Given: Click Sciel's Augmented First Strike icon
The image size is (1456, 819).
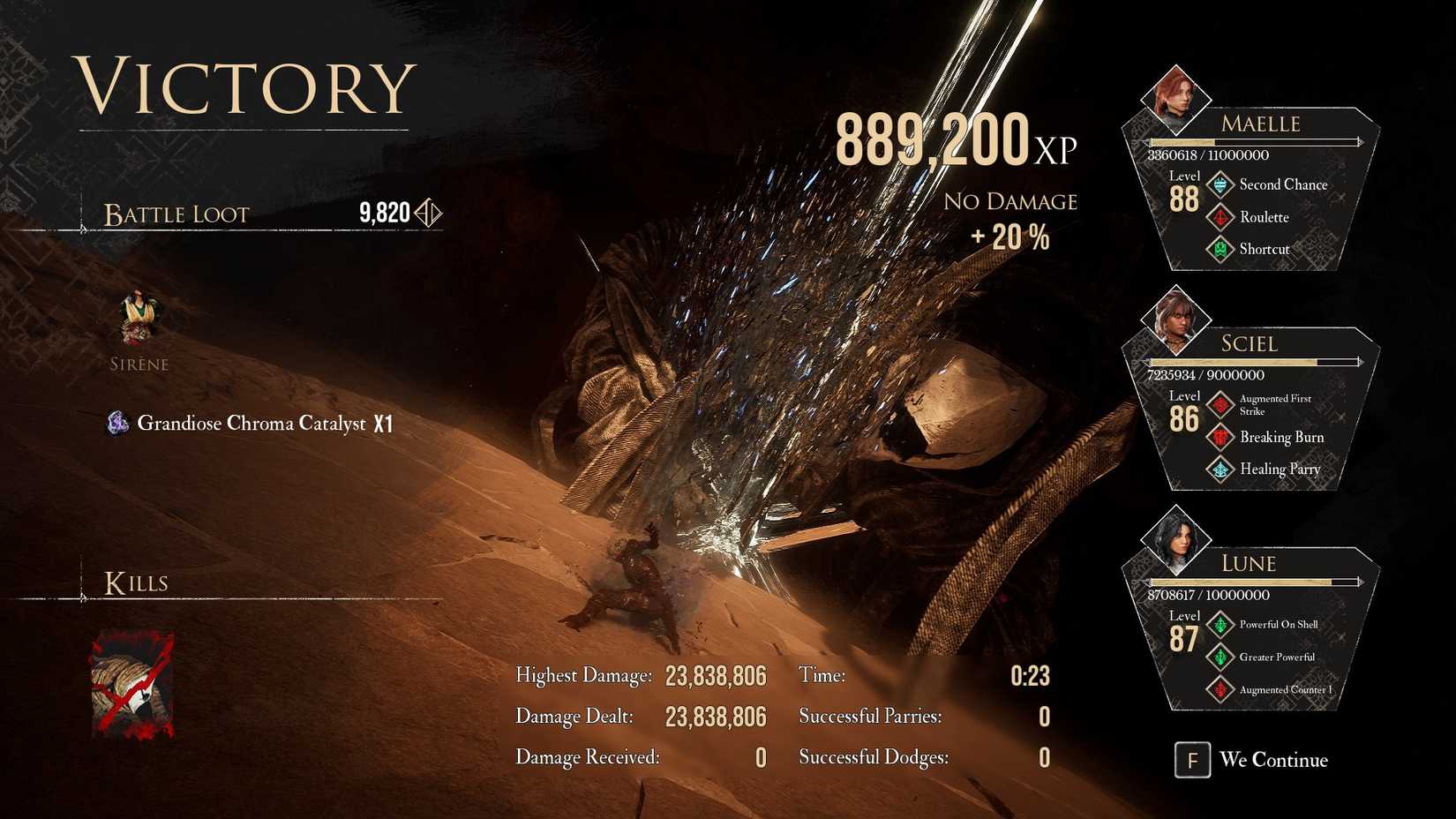Looking at the screenshot, I should (1220, 404).
